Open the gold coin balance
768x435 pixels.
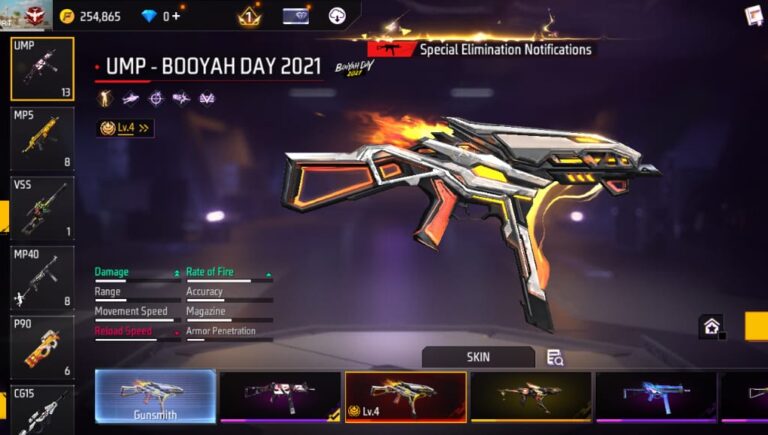[90, 16]
